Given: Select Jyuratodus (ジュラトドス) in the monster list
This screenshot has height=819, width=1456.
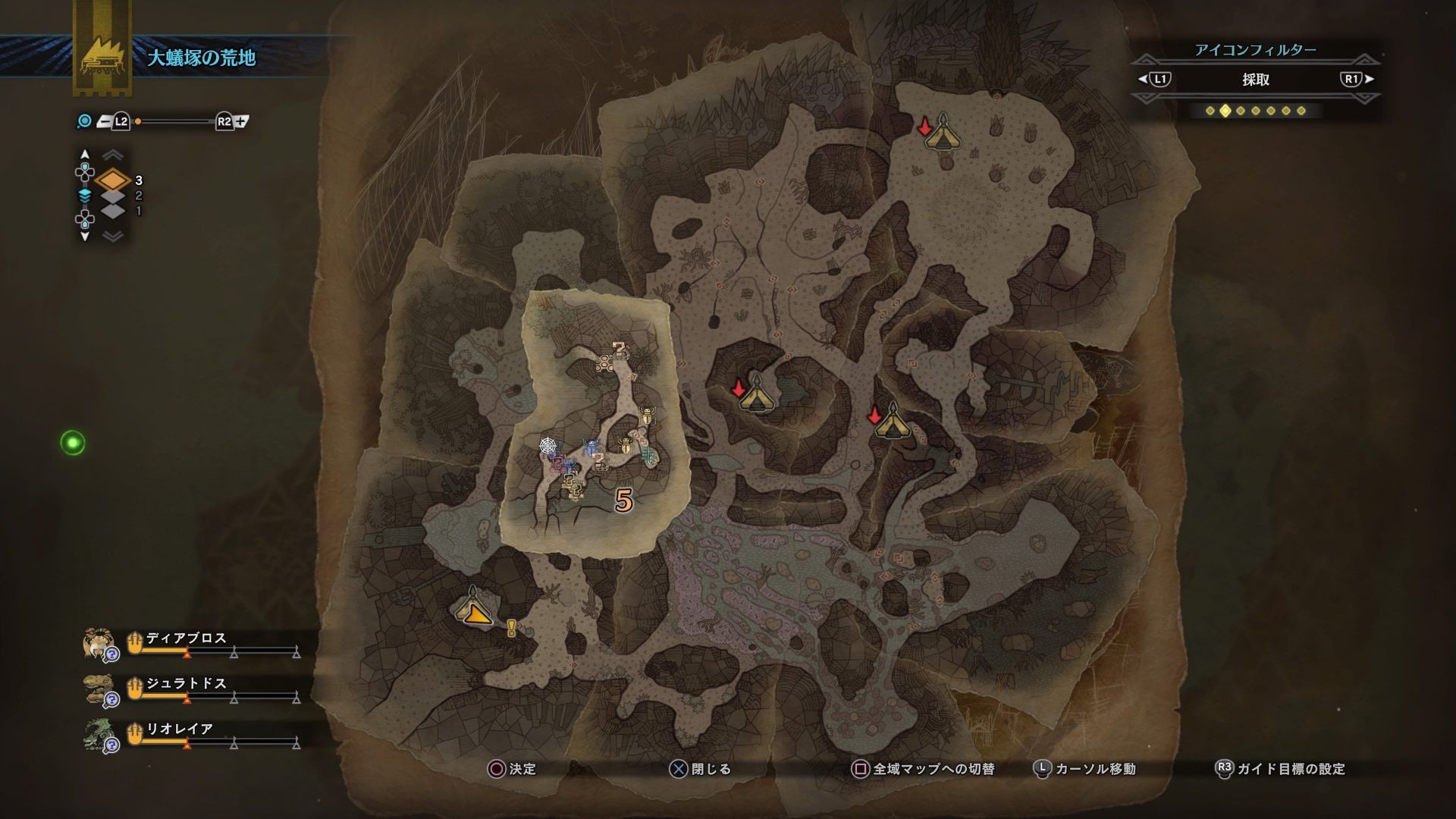Looking at the screenshot, I should tap(186, 684).
